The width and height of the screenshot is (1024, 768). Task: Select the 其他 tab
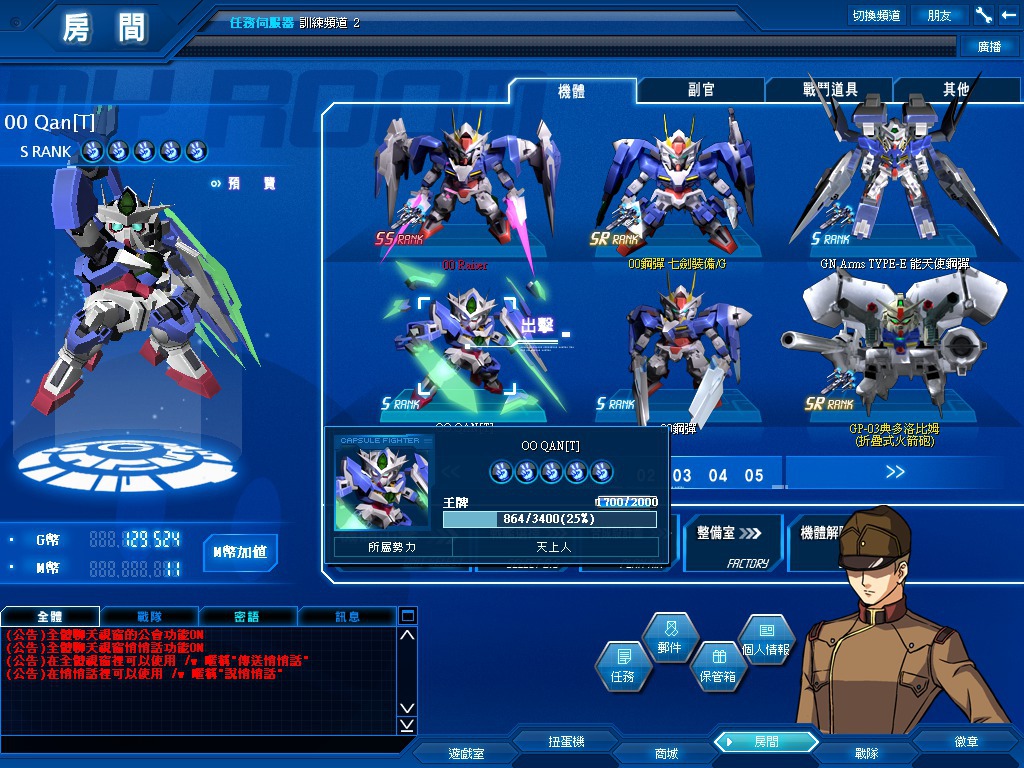pyautogui.click(x=956, y=90)
